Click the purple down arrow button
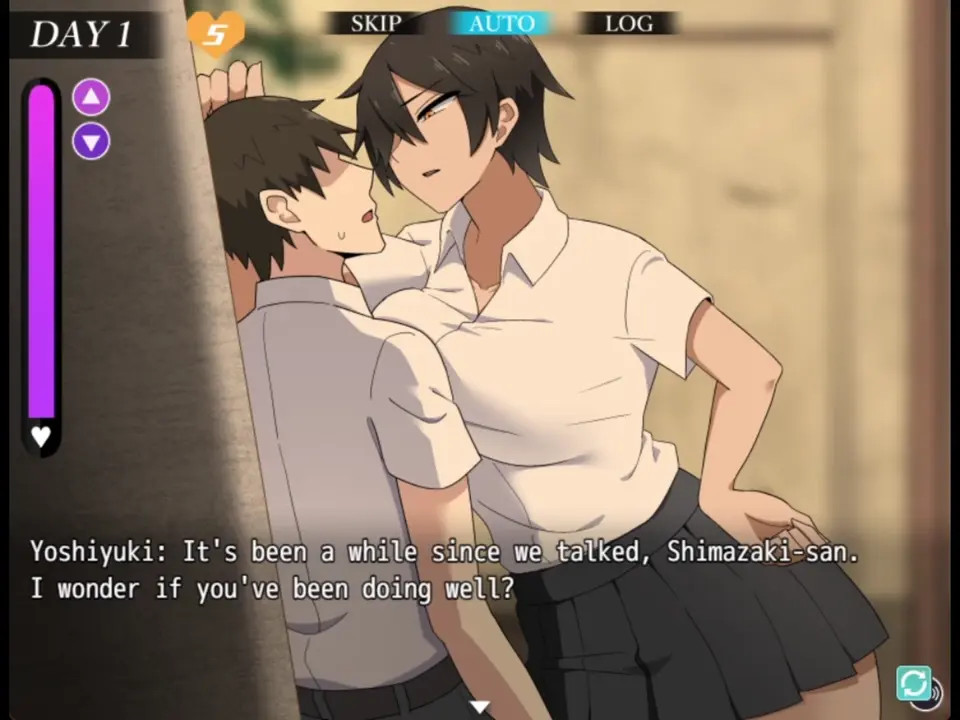Viewport: 960px width, 720px height. 91,141
